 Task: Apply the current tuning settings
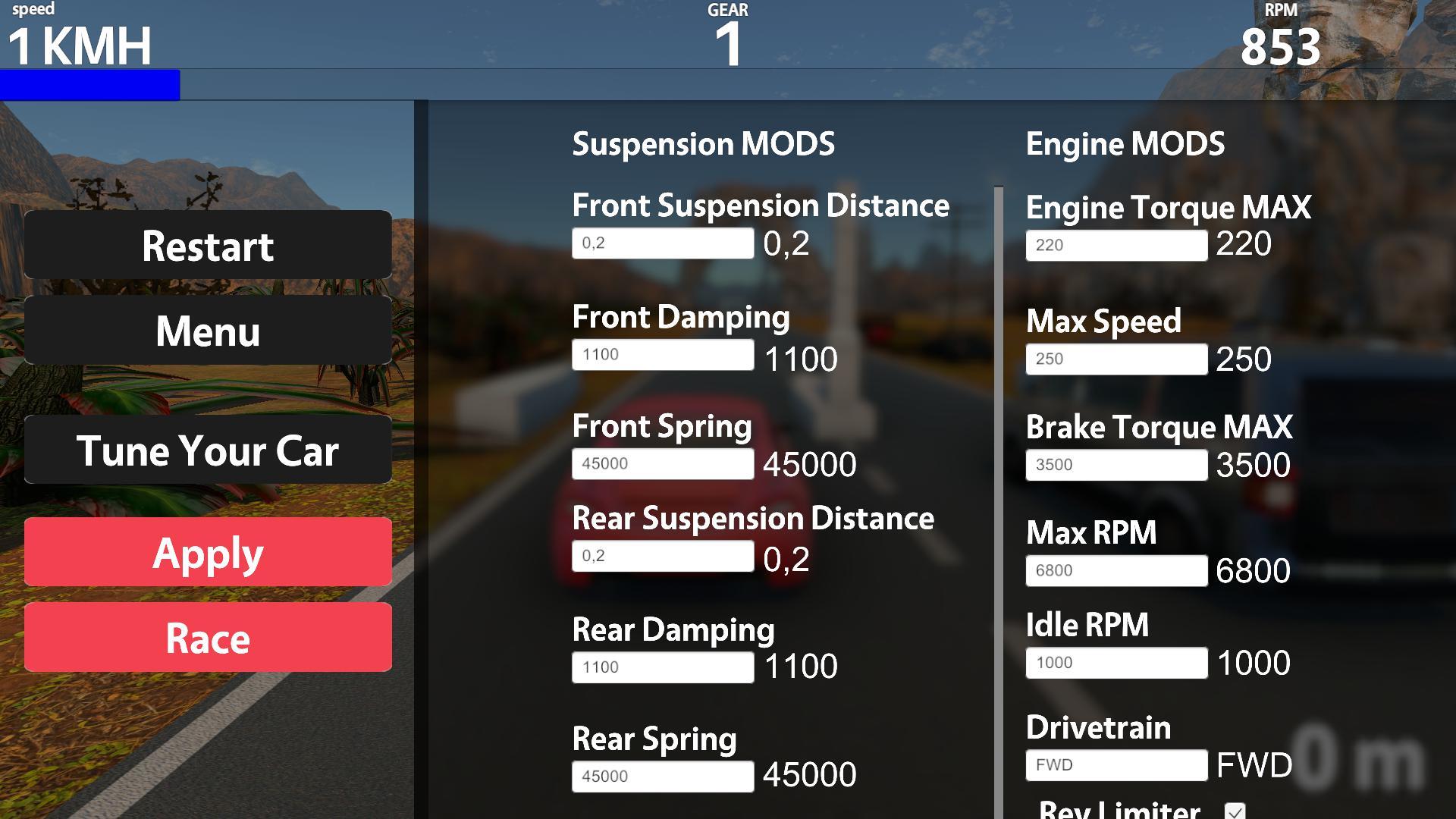coord(206,552)
